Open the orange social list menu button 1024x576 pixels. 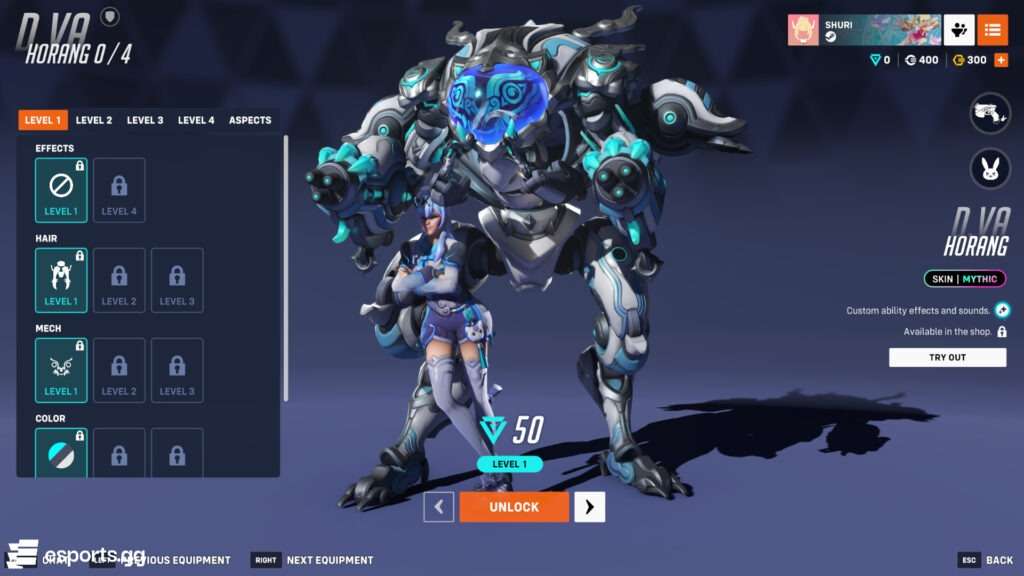coord(992,30)
